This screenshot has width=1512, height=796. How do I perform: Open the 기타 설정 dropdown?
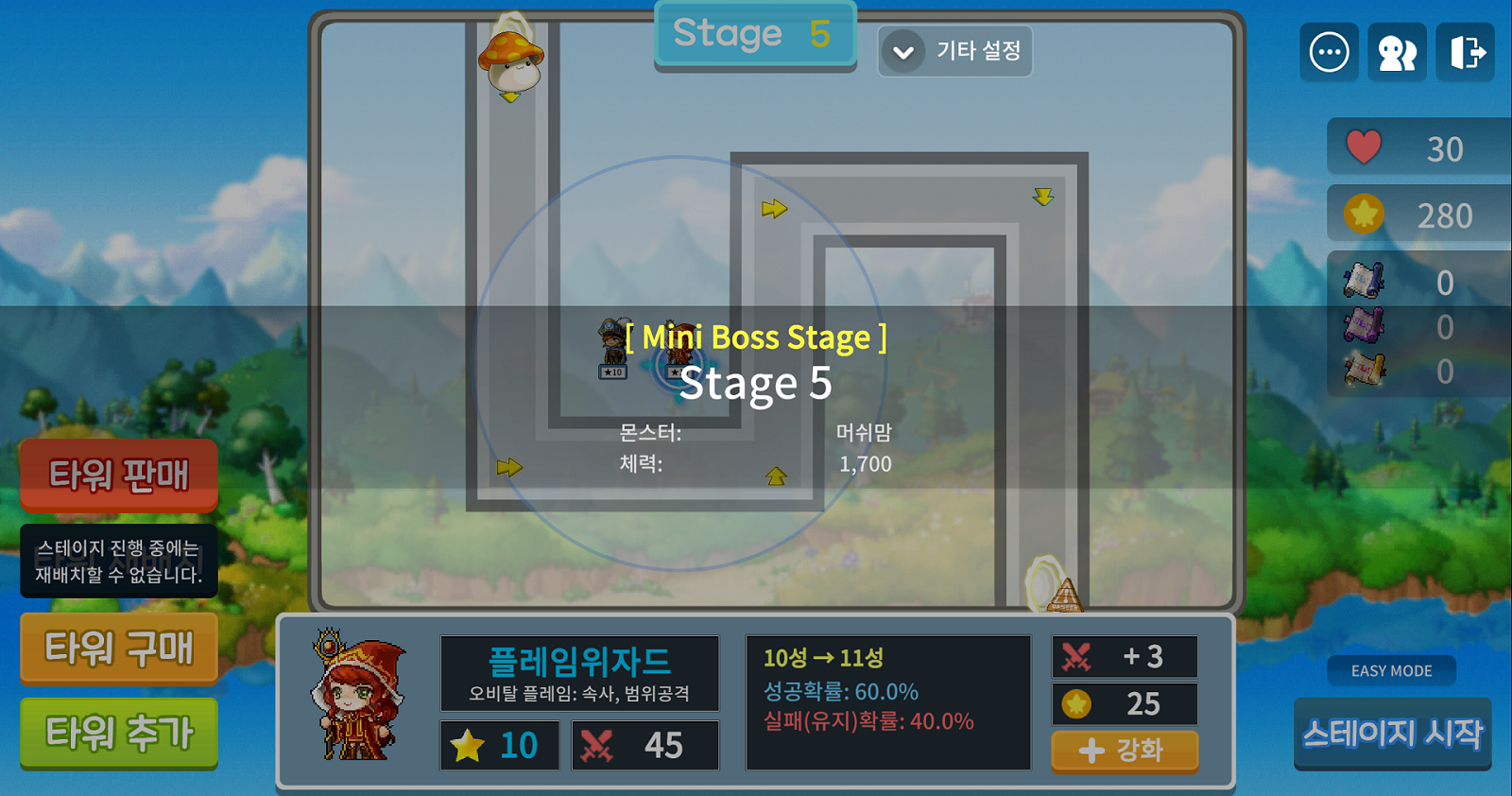click(x=954, y=51)
